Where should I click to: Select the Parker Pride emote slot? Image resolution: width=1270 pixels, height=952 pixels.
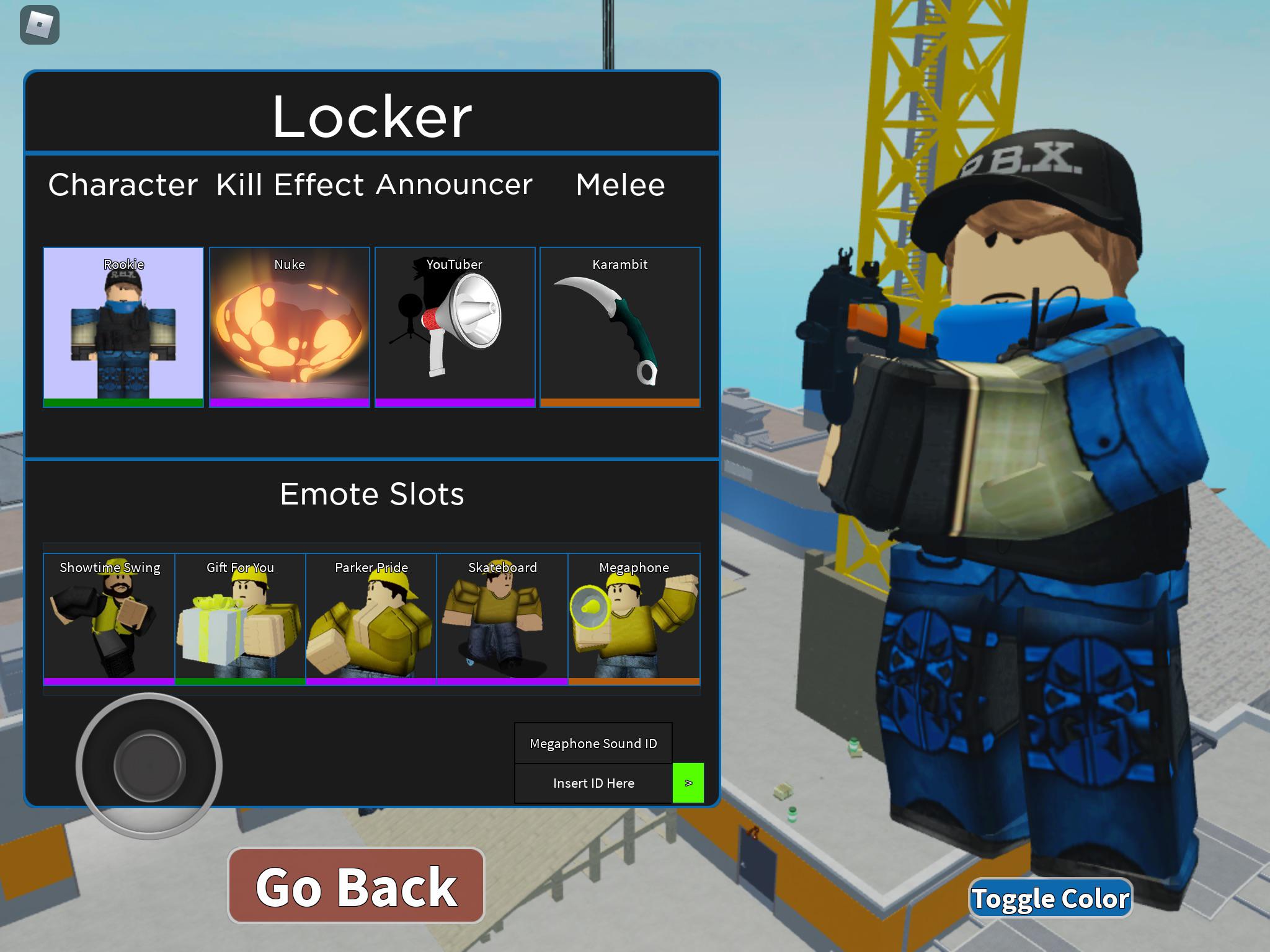click(371, 619)
